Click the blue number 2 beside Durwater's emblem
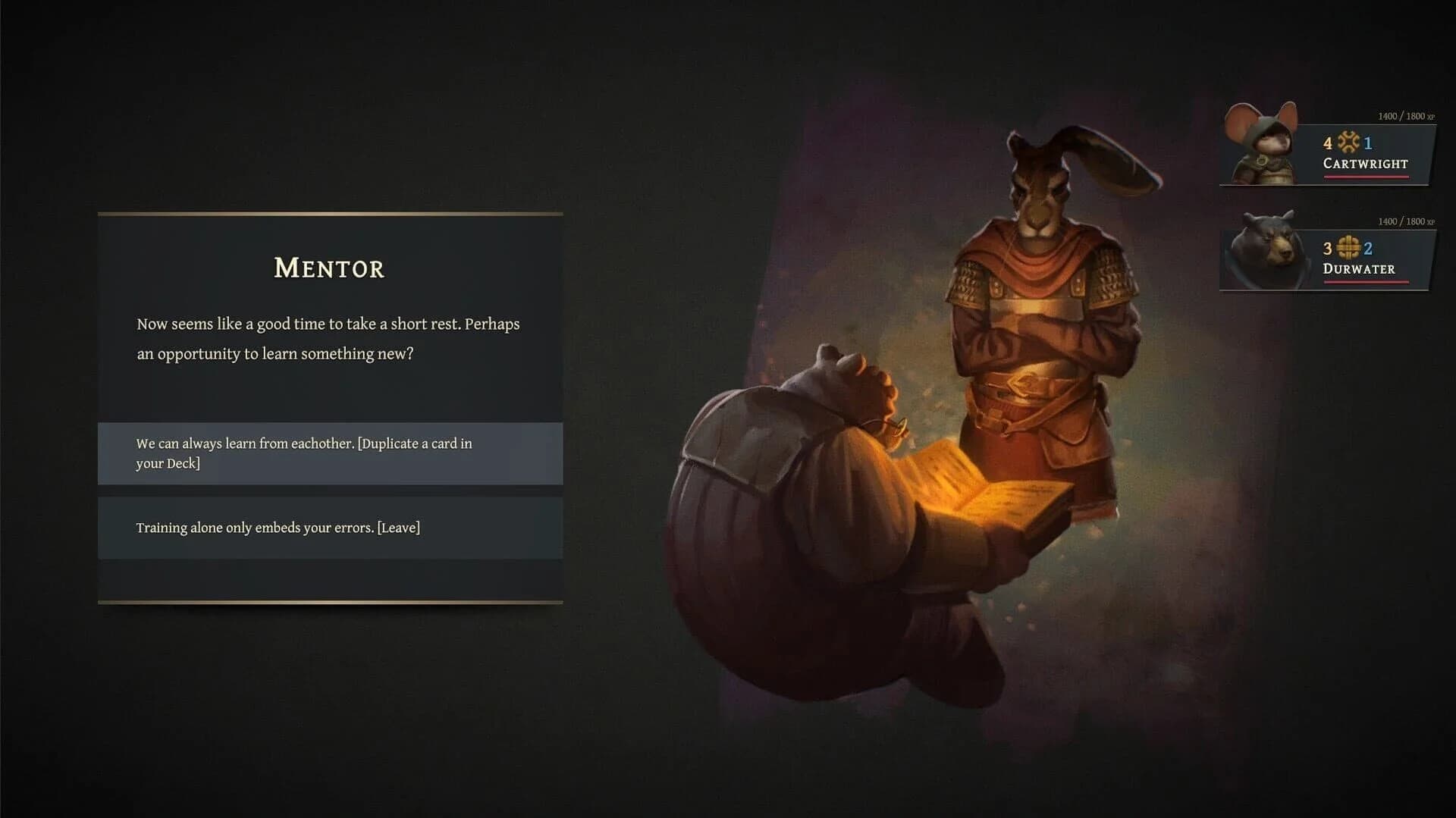The width and height of the screenshot is (1456, 818). (x=1368, y=249)
